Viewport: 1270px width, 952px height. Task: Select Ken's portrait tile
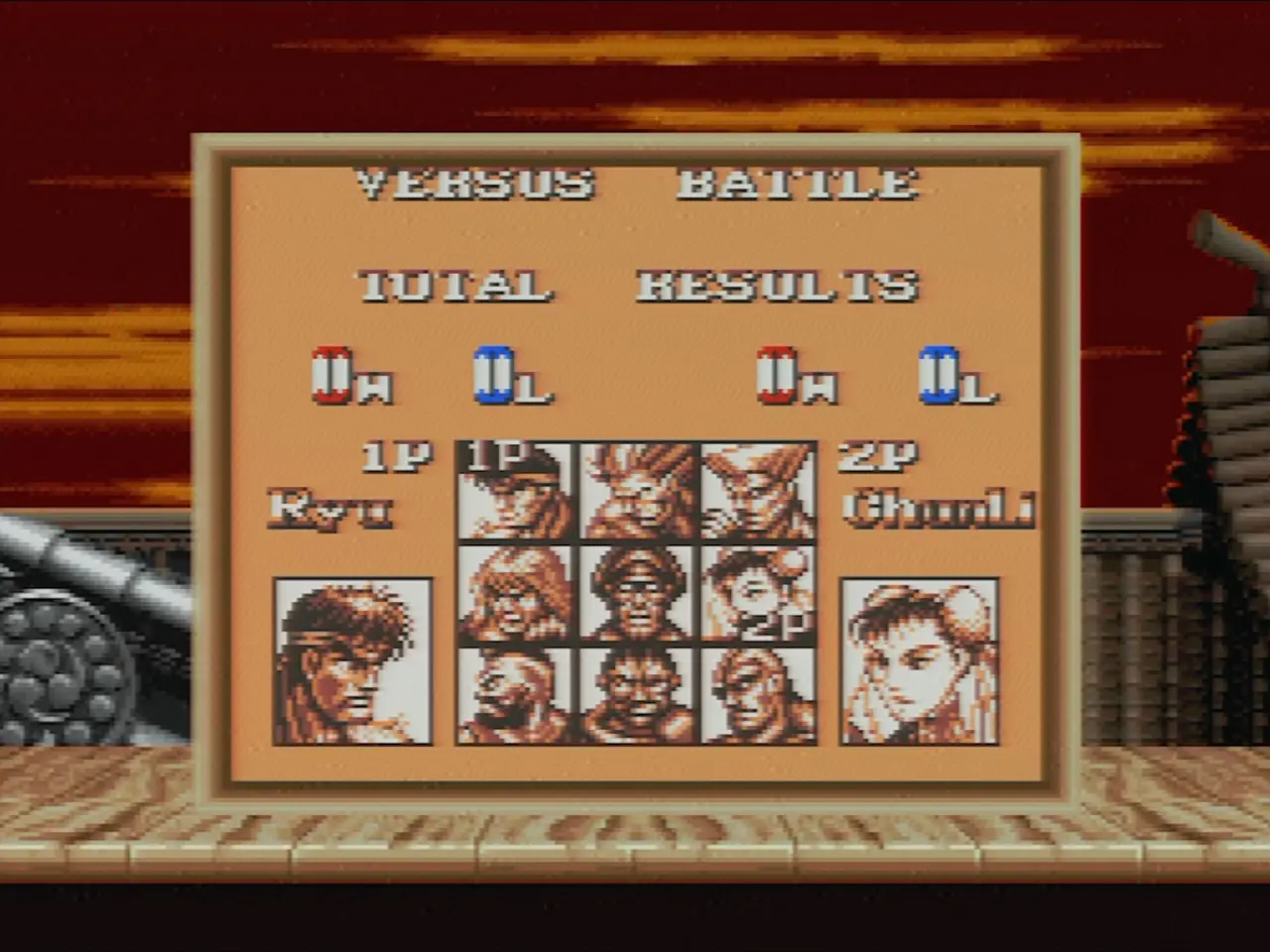[514, 593]
